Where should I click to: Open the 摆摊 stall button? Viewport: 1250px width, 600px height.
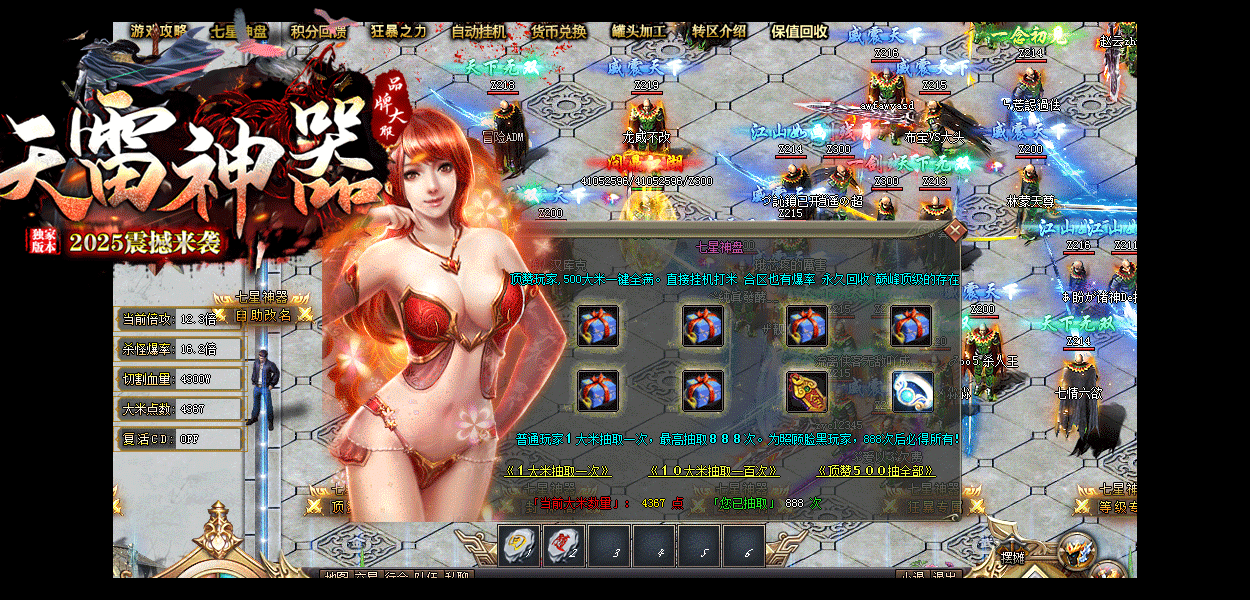1014,556
